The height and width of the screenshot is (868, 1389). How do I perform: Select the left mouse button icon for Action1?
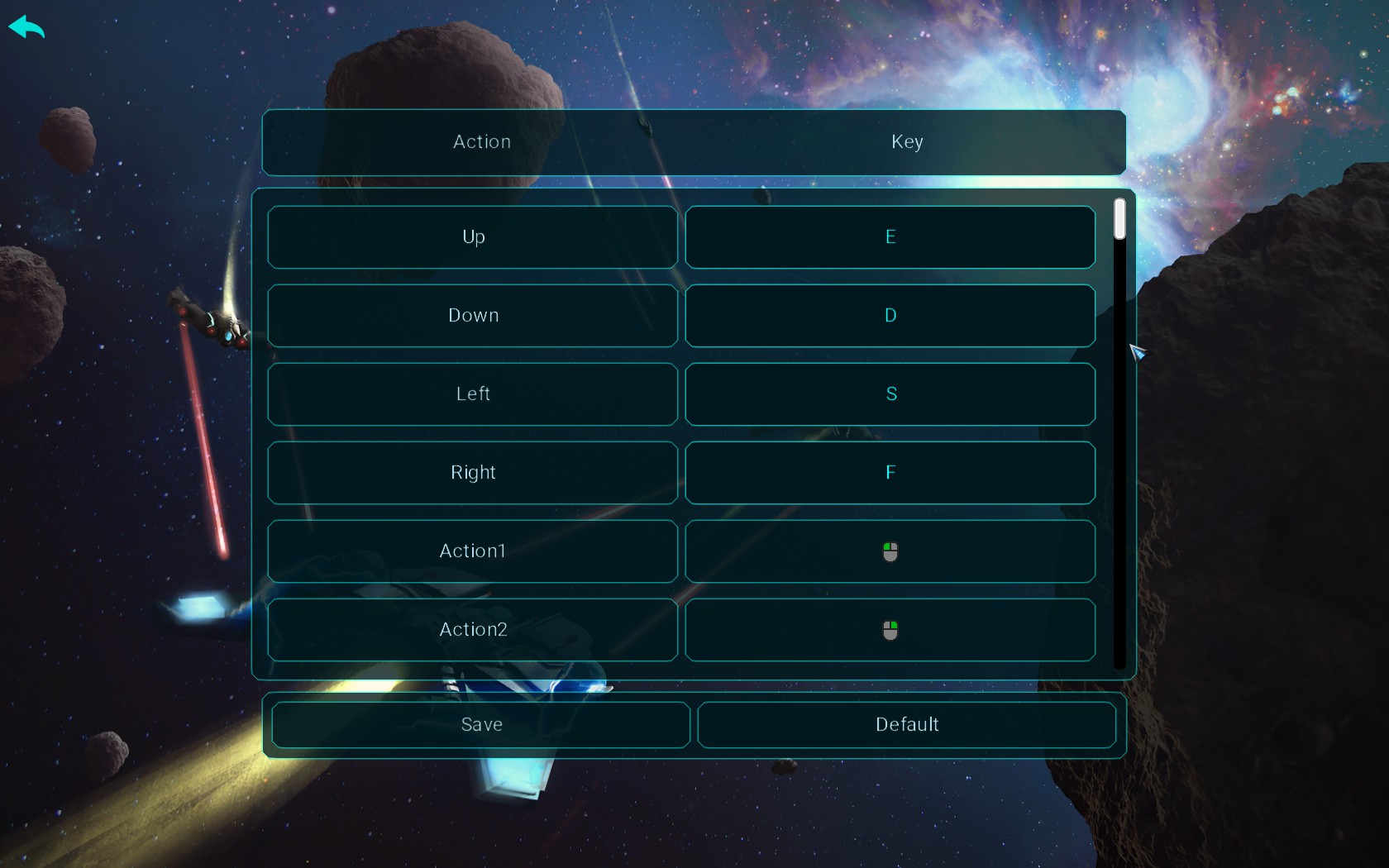click(x=890, y=551)
